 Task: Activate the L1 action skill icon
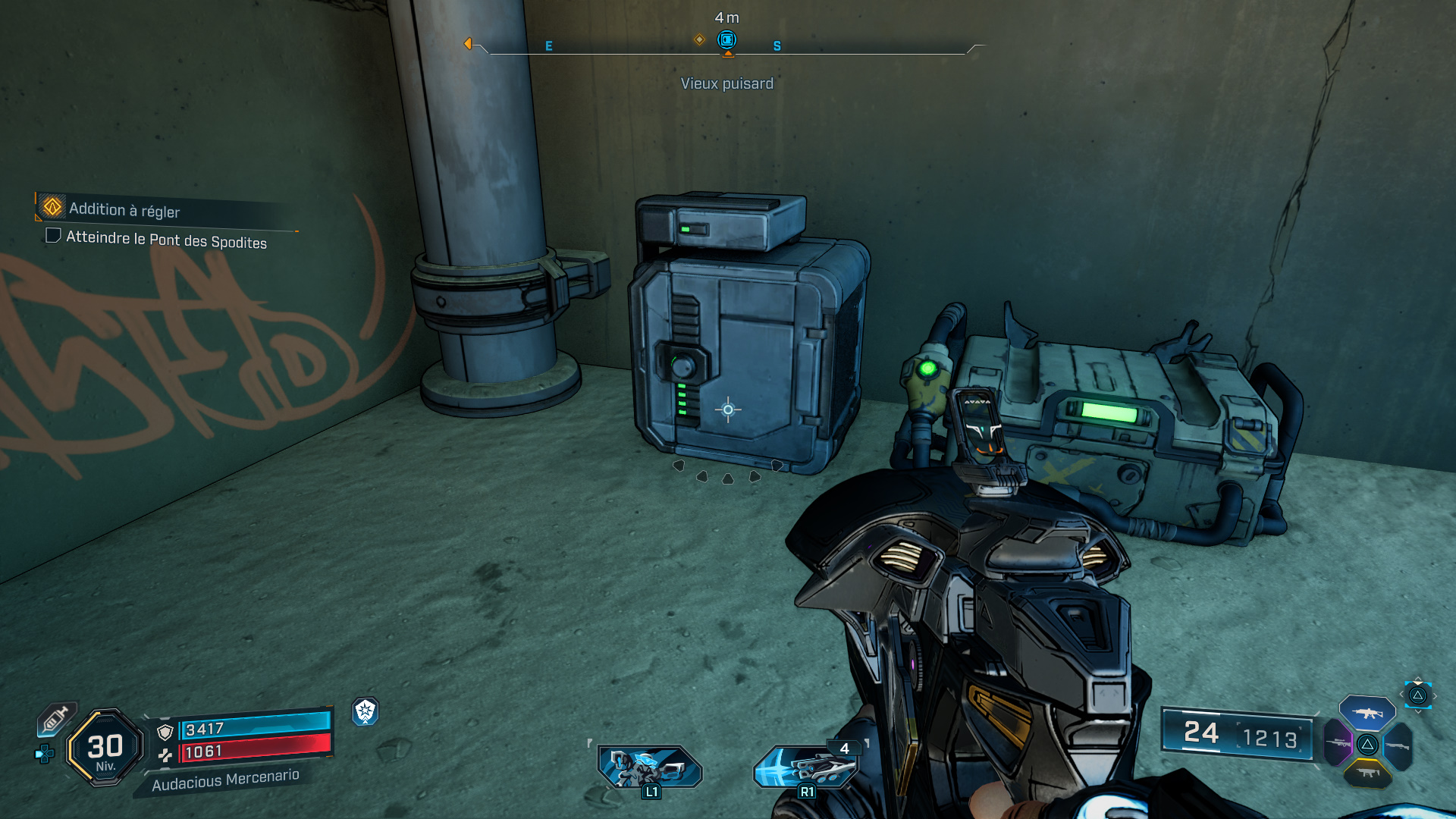point(649,766)
